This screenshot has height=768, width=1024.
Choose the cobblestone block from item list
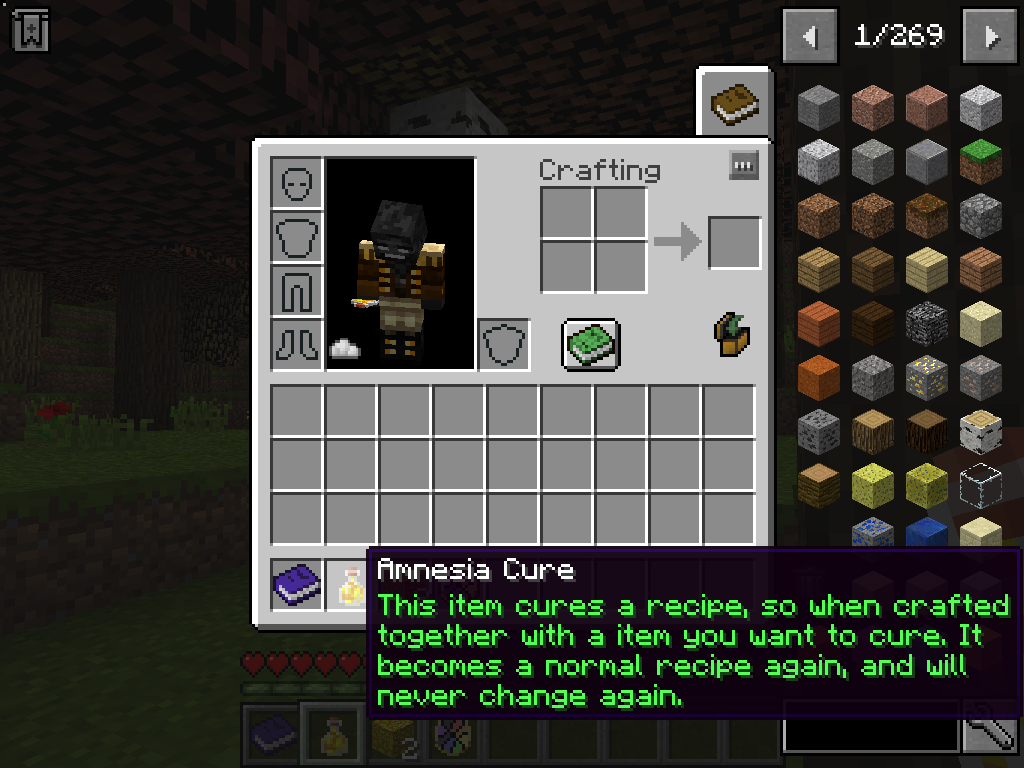(x=981, y=215)
